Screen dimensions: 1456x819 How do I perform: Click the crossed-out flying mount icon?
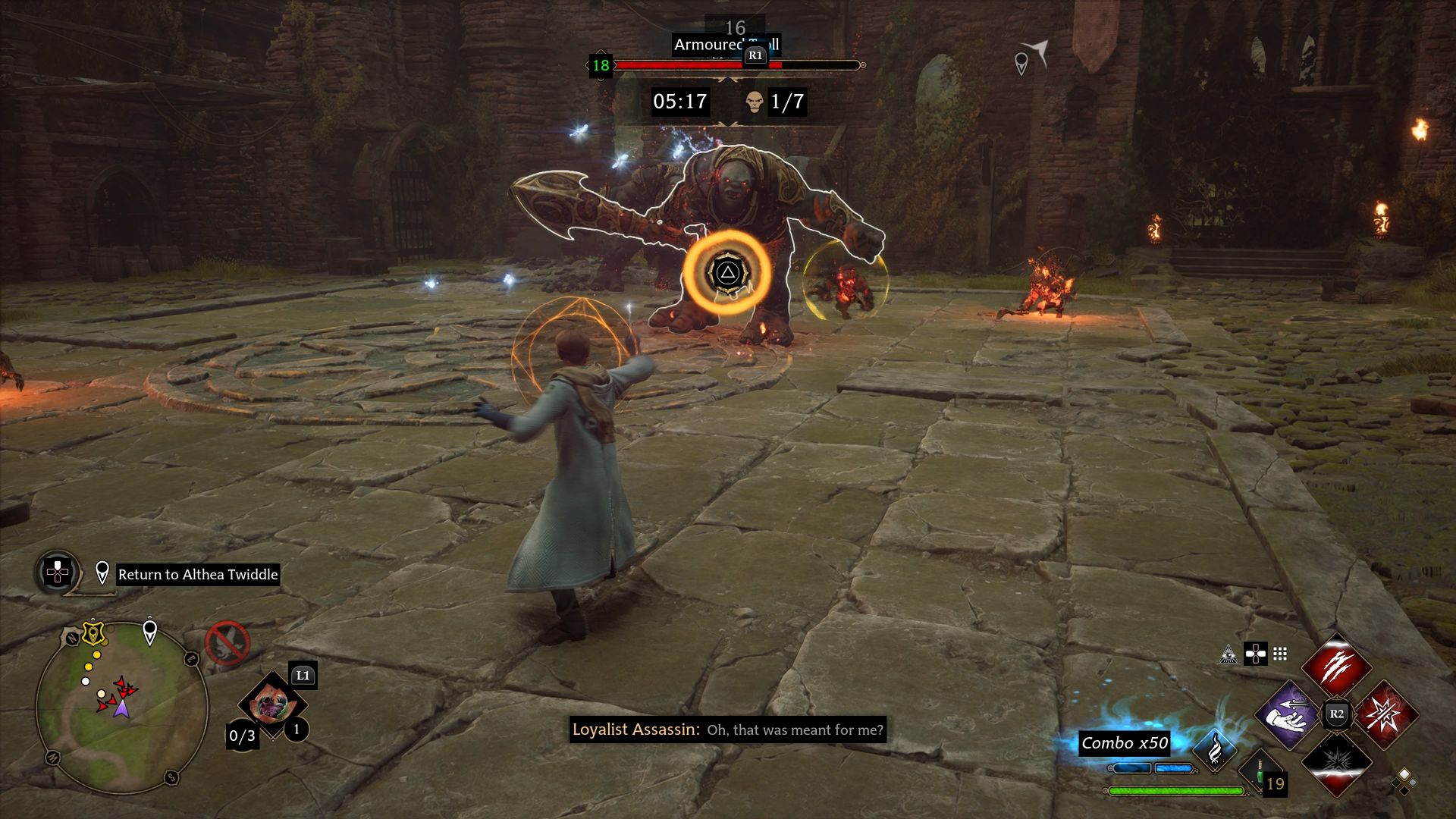coord(227,643)
